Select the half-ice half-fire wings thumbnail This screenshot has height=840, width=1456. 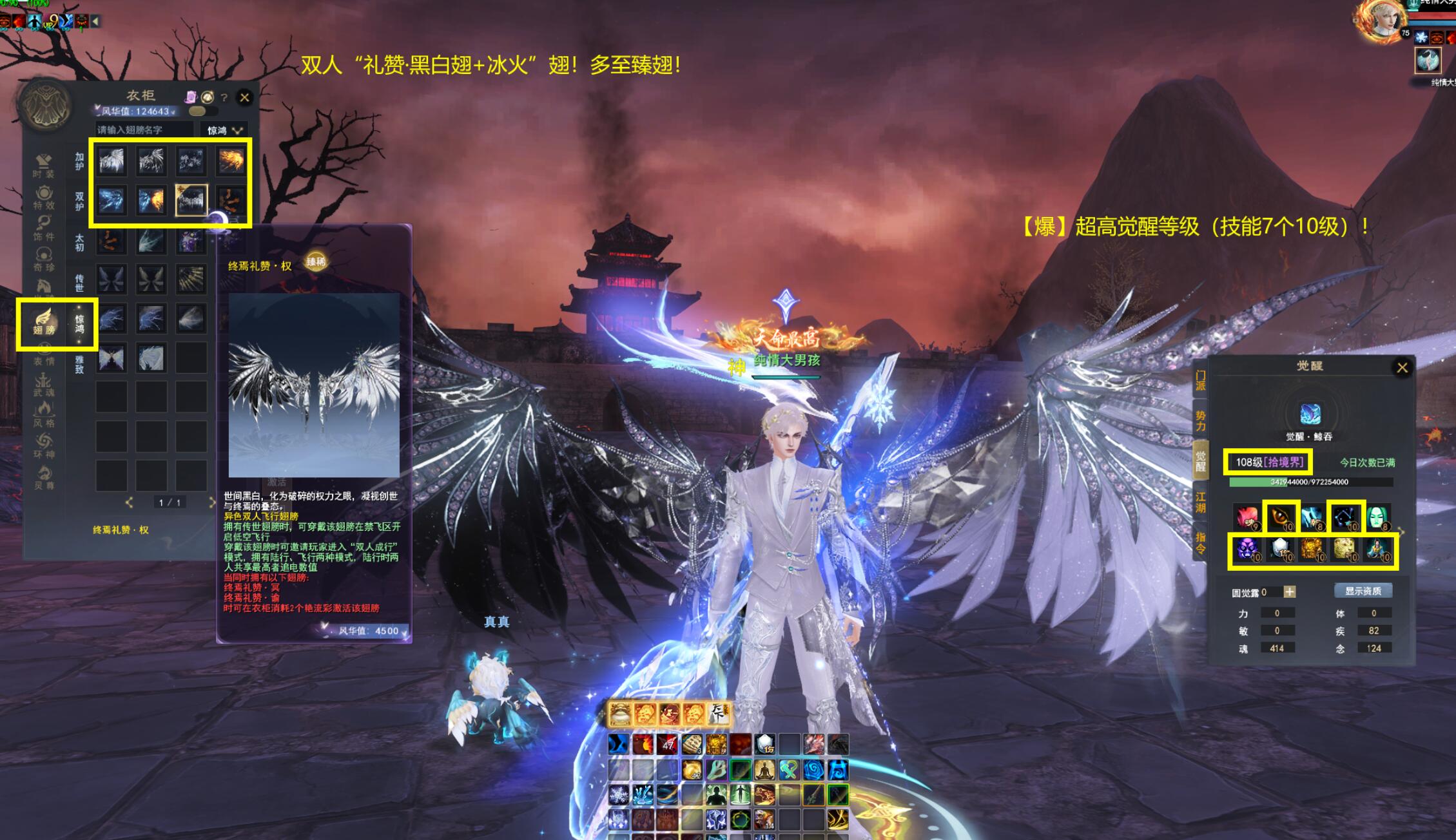(x=151, y=200)
